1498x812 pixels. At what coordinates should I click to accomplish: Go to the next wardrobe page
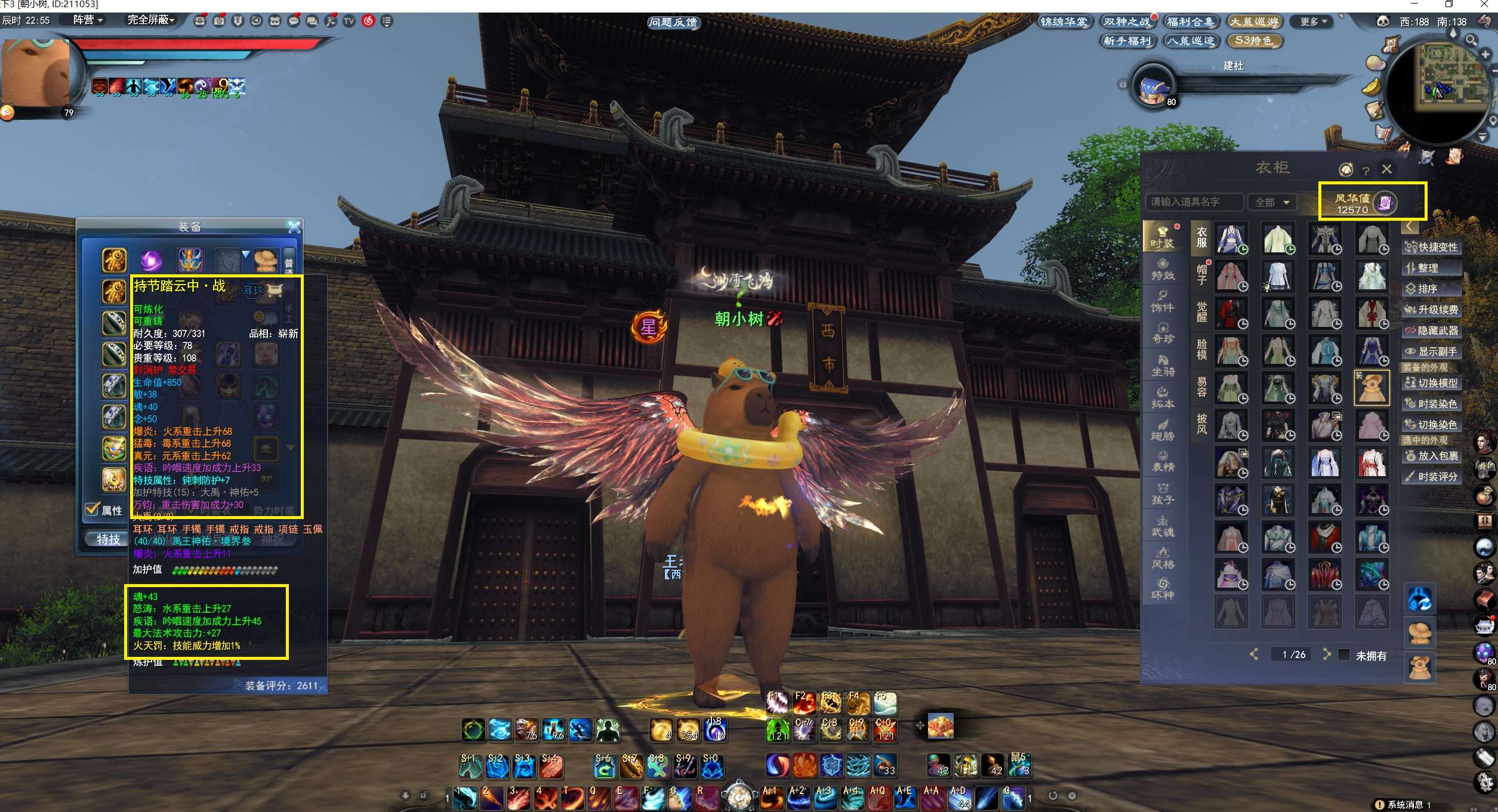[x=1326, y=654]
